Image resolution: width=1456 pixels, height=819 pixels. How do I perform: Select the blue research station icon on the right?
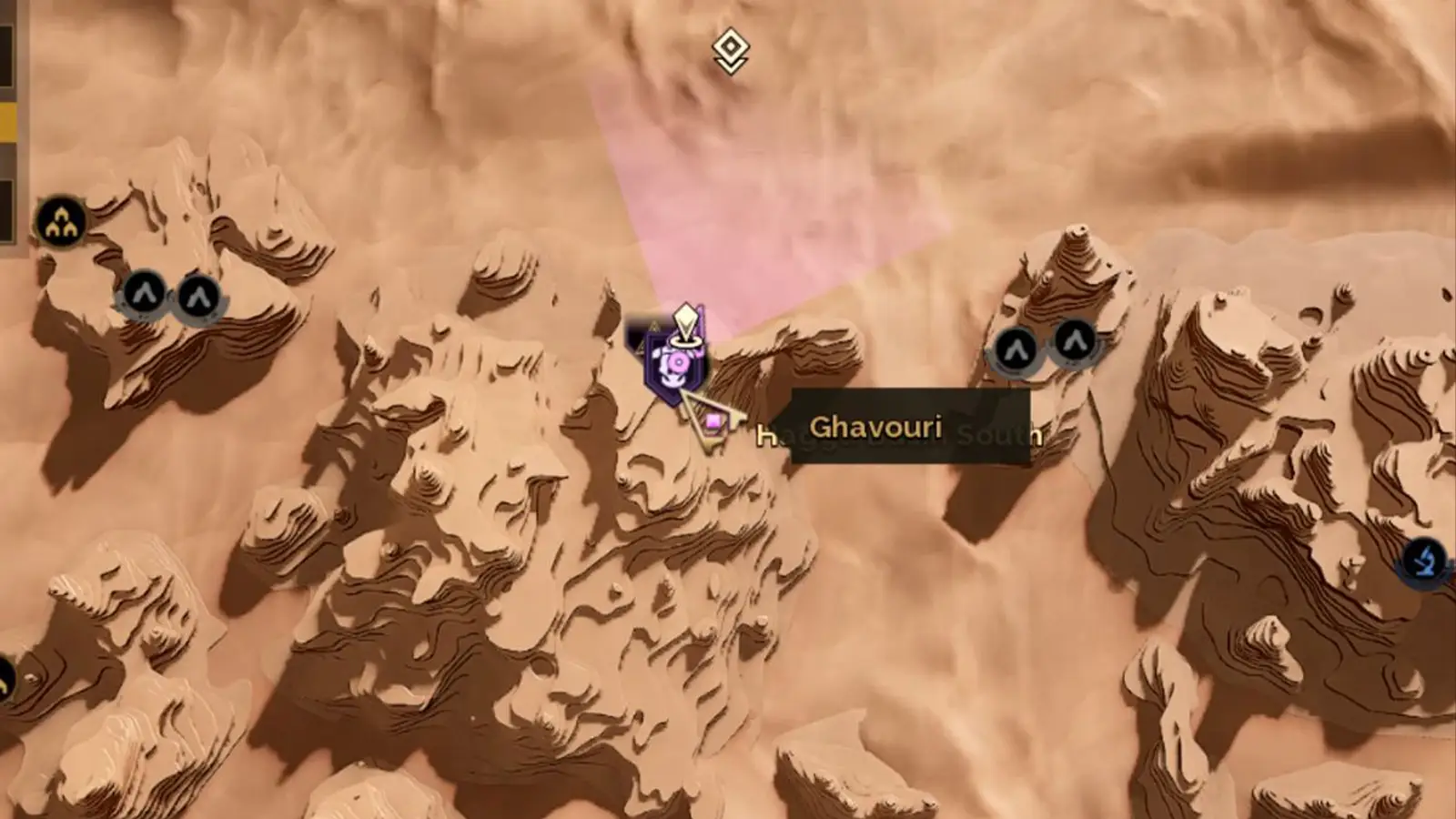1424,562
